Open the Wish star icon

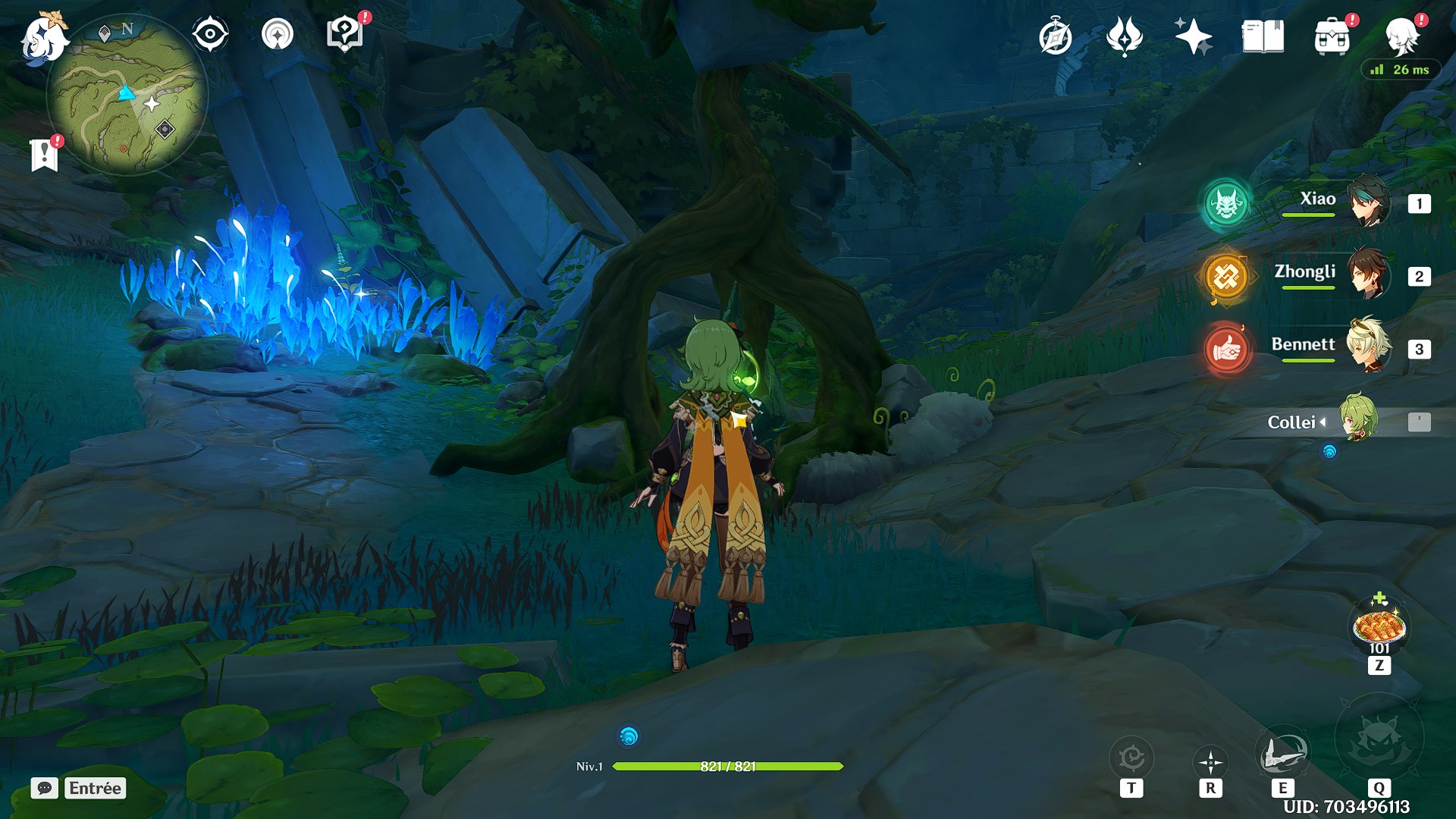point(1193,36)
